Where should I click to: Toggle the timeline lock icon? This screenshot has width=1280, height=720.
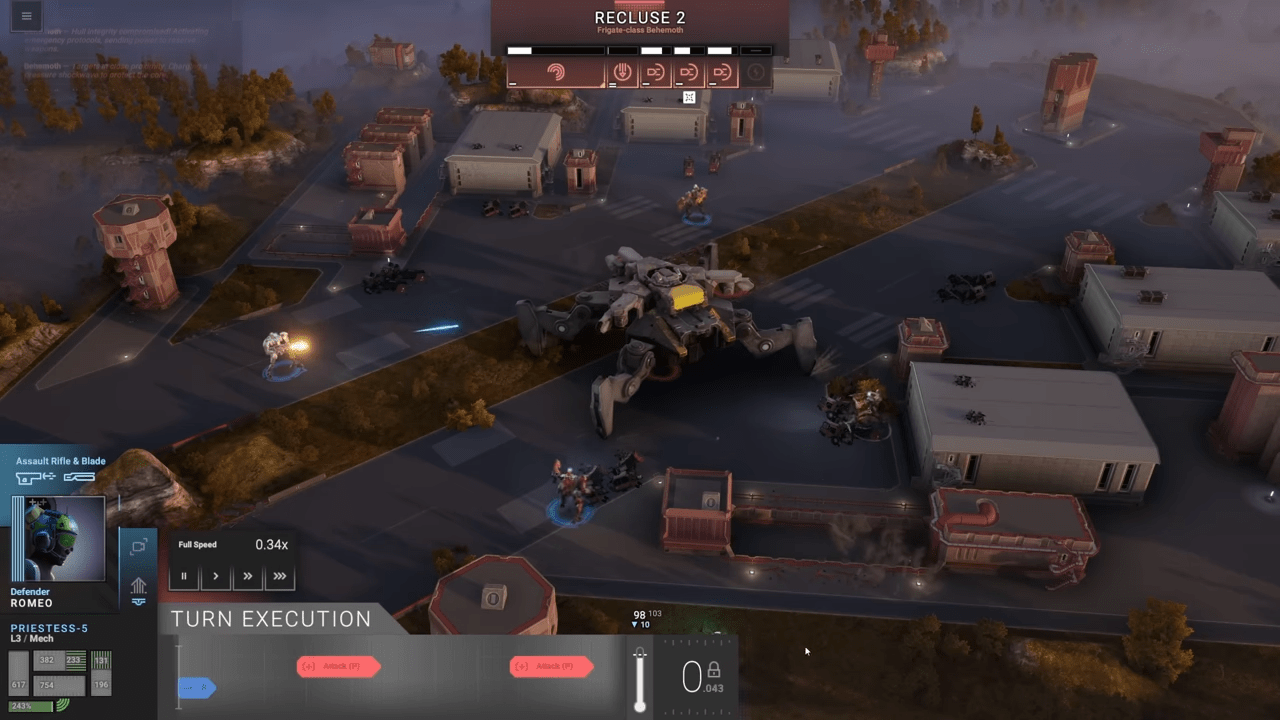point(714,670)
